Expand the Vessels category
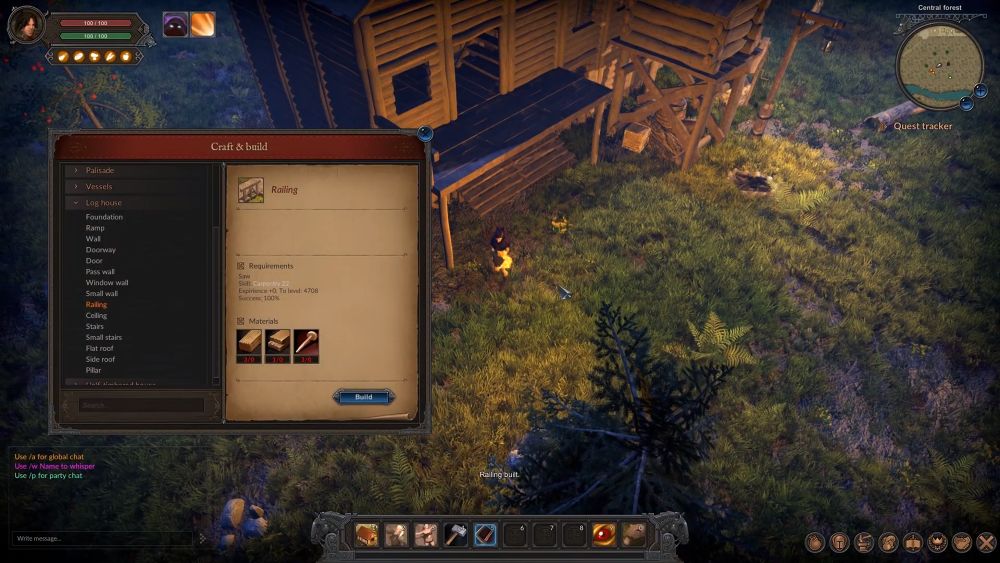This screenshot has height=563, width=1000. (99, 186)
